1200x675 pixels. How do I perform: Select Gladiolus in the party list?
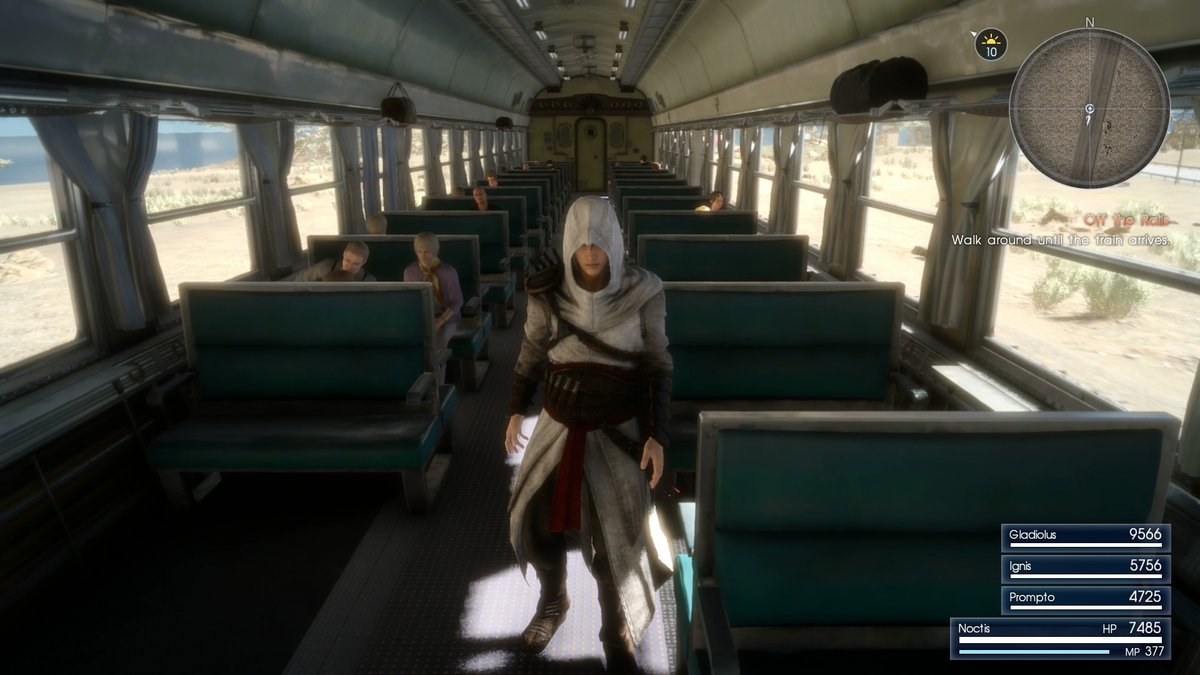coord(1085,536)
